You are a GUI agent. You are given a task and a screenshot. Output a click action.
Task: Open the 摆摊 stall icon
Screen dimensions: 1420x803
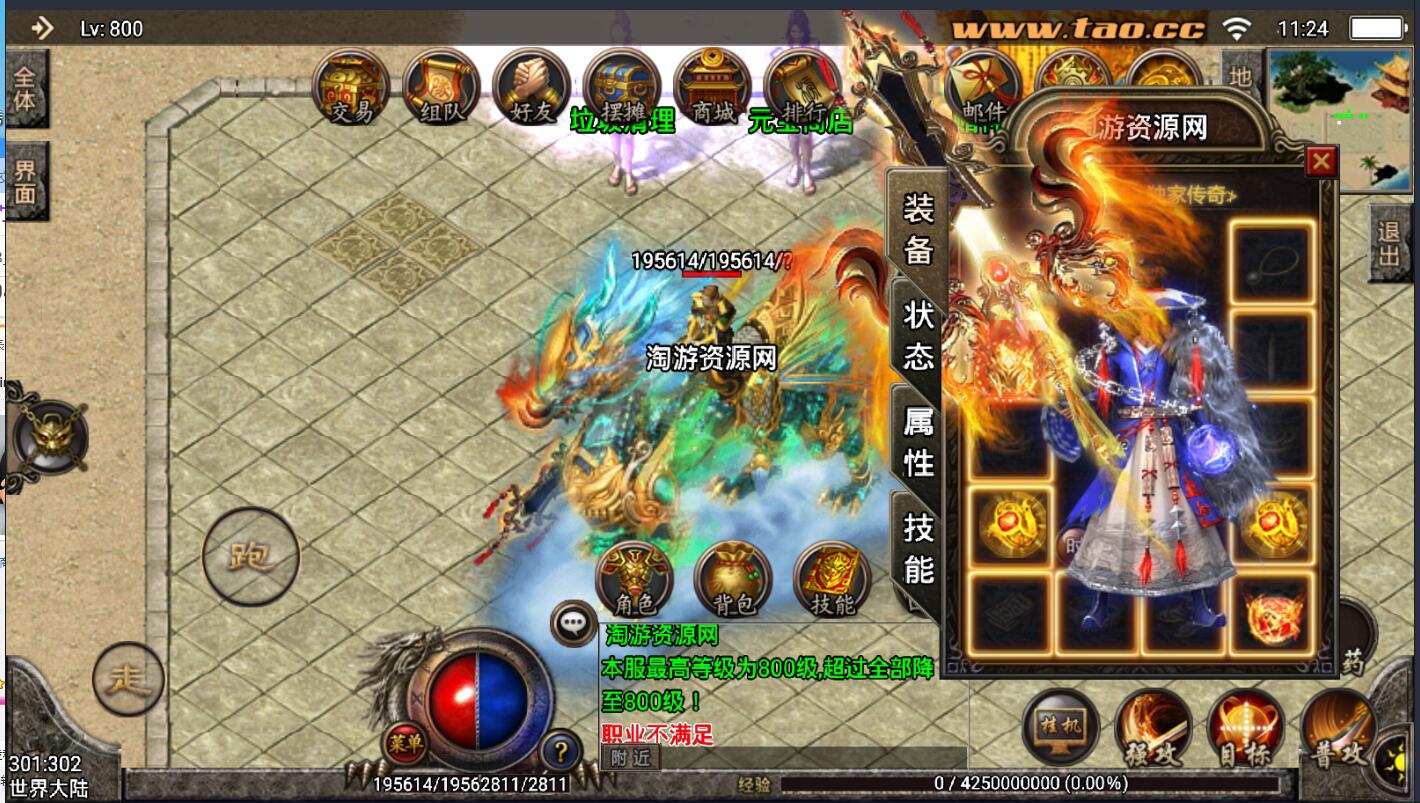621,88
